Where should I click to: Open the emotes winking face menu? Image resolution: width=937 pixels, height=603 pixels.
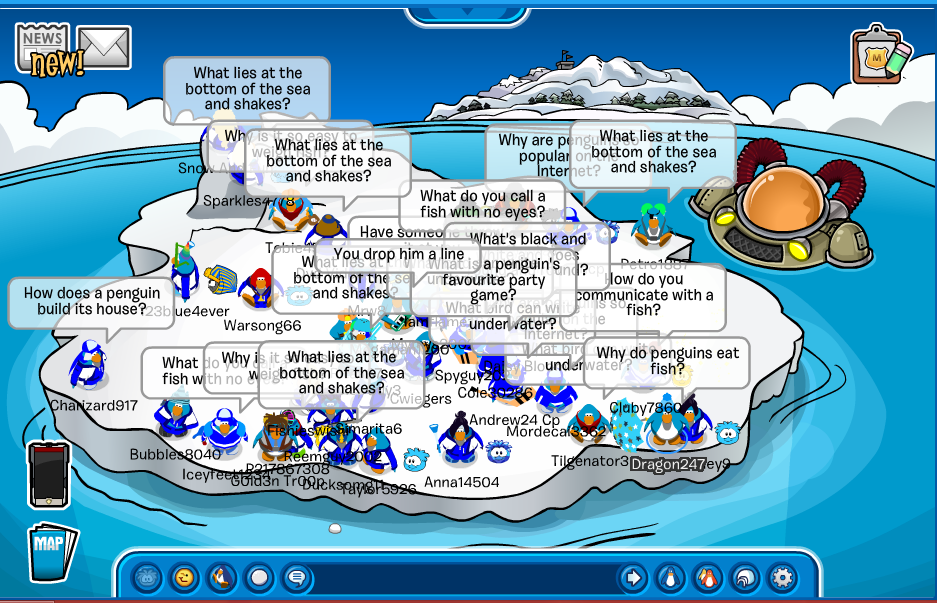[x=185, y=577]
